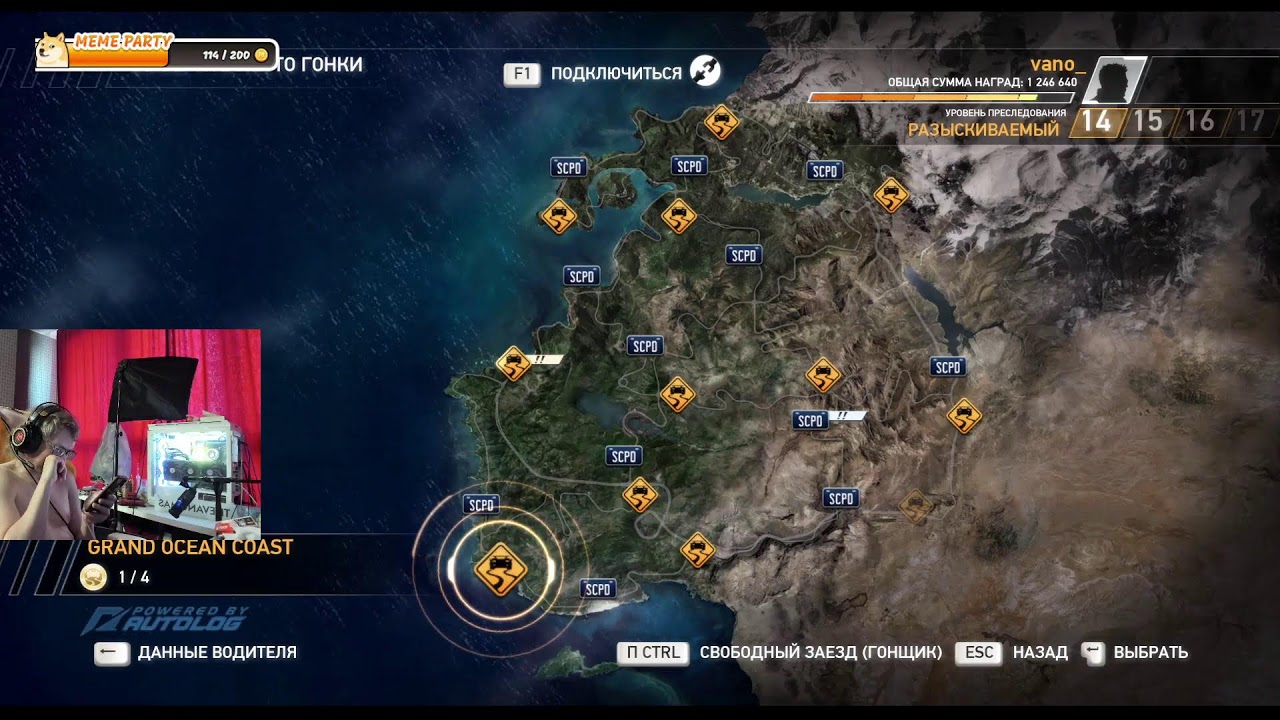Choose the yellow race marker flagged with "!!"

pyautogui.click(x=514, y=364)
